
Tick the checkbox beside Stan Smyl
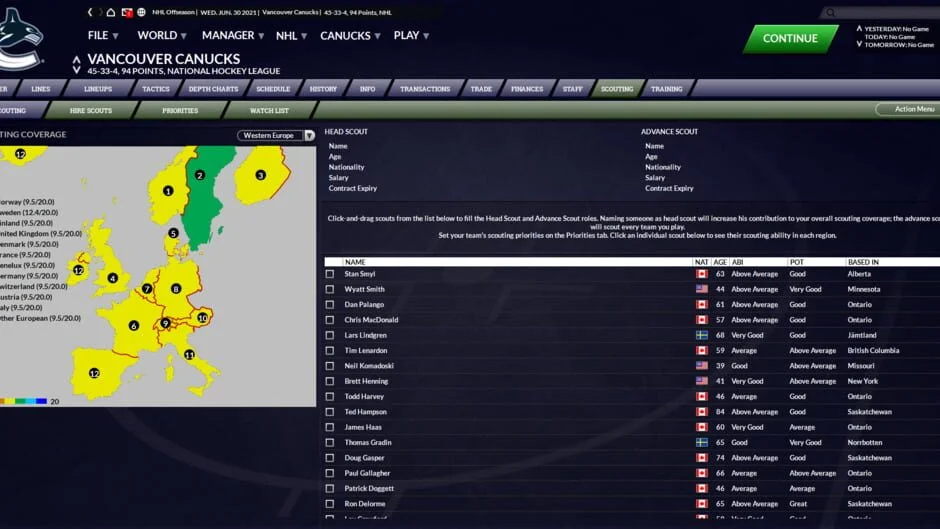point(330,274)
